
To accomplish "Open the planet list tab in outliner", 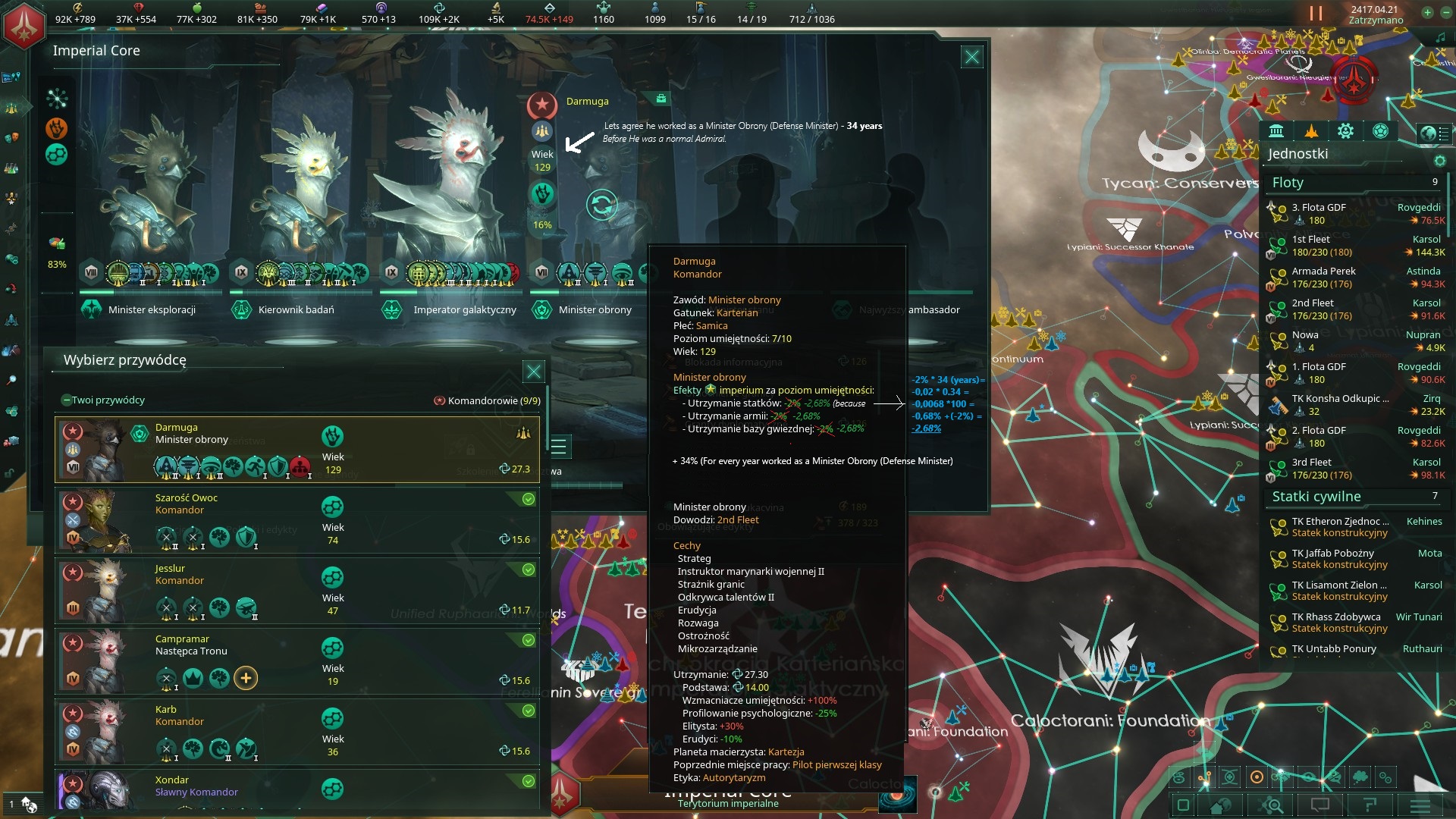I will [x=1380, y=130].
